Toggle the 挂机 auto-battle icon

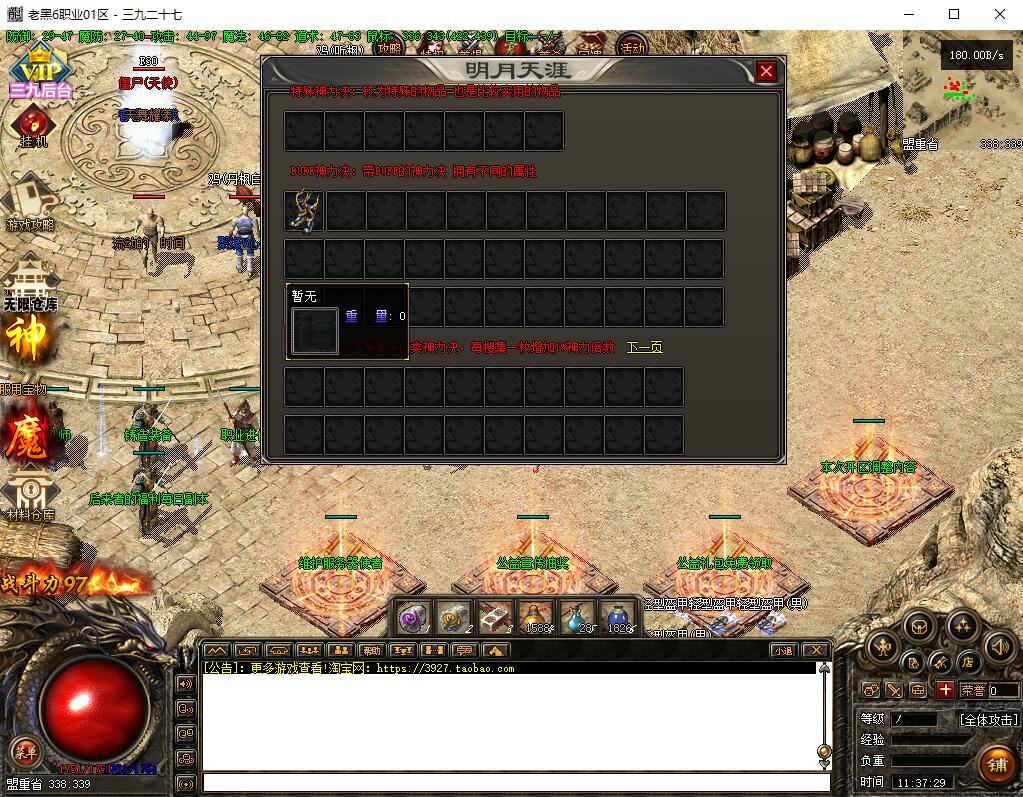(x=33, y=125)
